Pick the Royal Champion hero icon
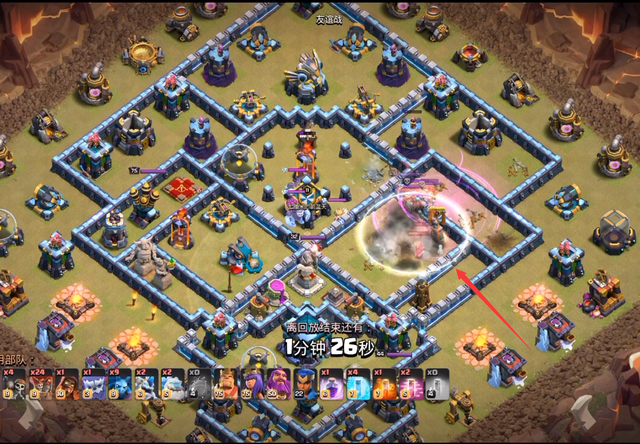The height and width of the screenshot is (444, 640). coord(304,384)
